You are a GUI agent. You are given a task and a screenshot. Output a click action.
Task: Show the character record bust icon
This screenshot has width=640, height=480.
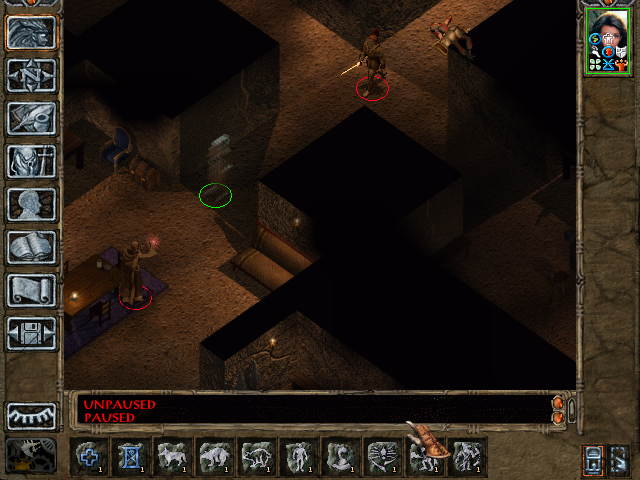point(32,204)
